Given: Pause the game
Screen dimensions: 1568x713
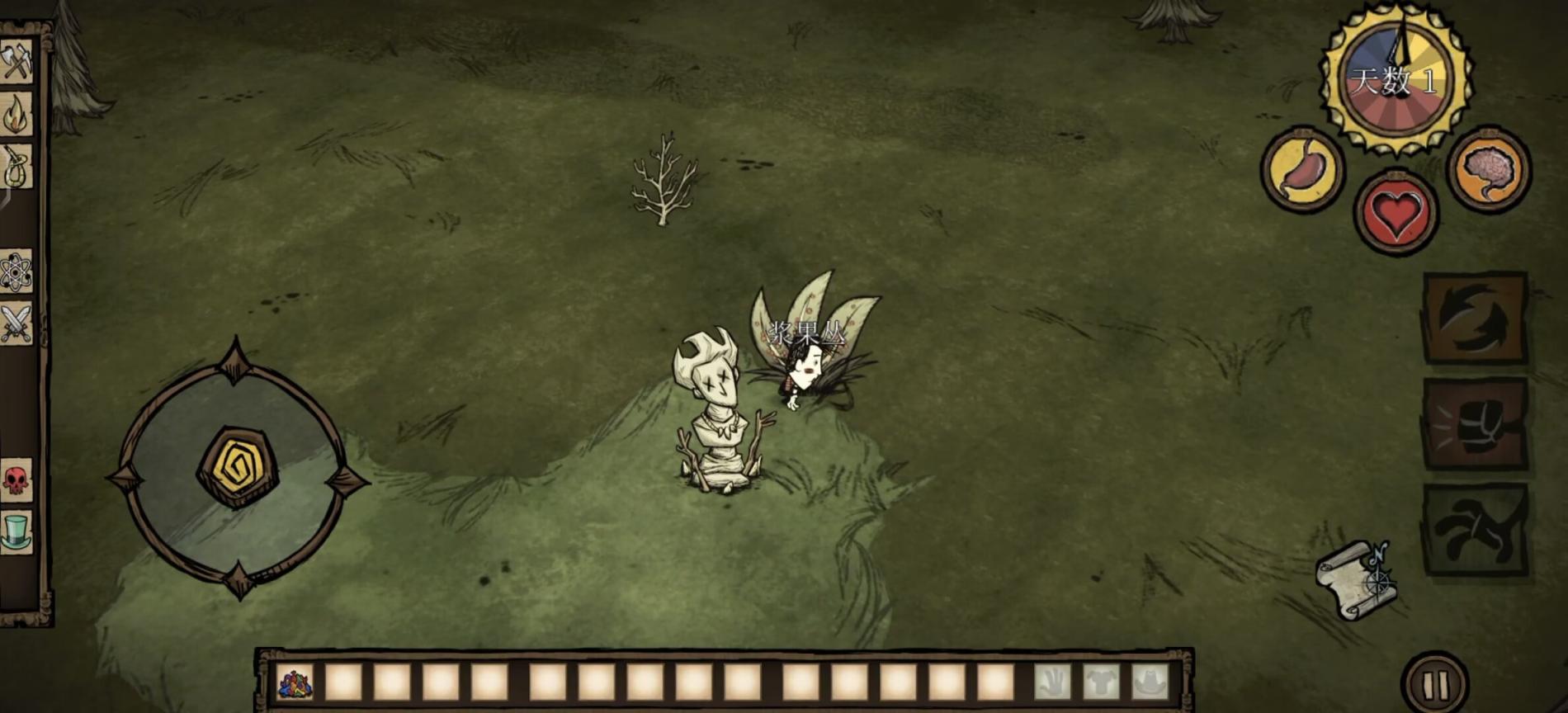Looking at the screenshot, I should pyautogui.click(x=1436, y=683).
